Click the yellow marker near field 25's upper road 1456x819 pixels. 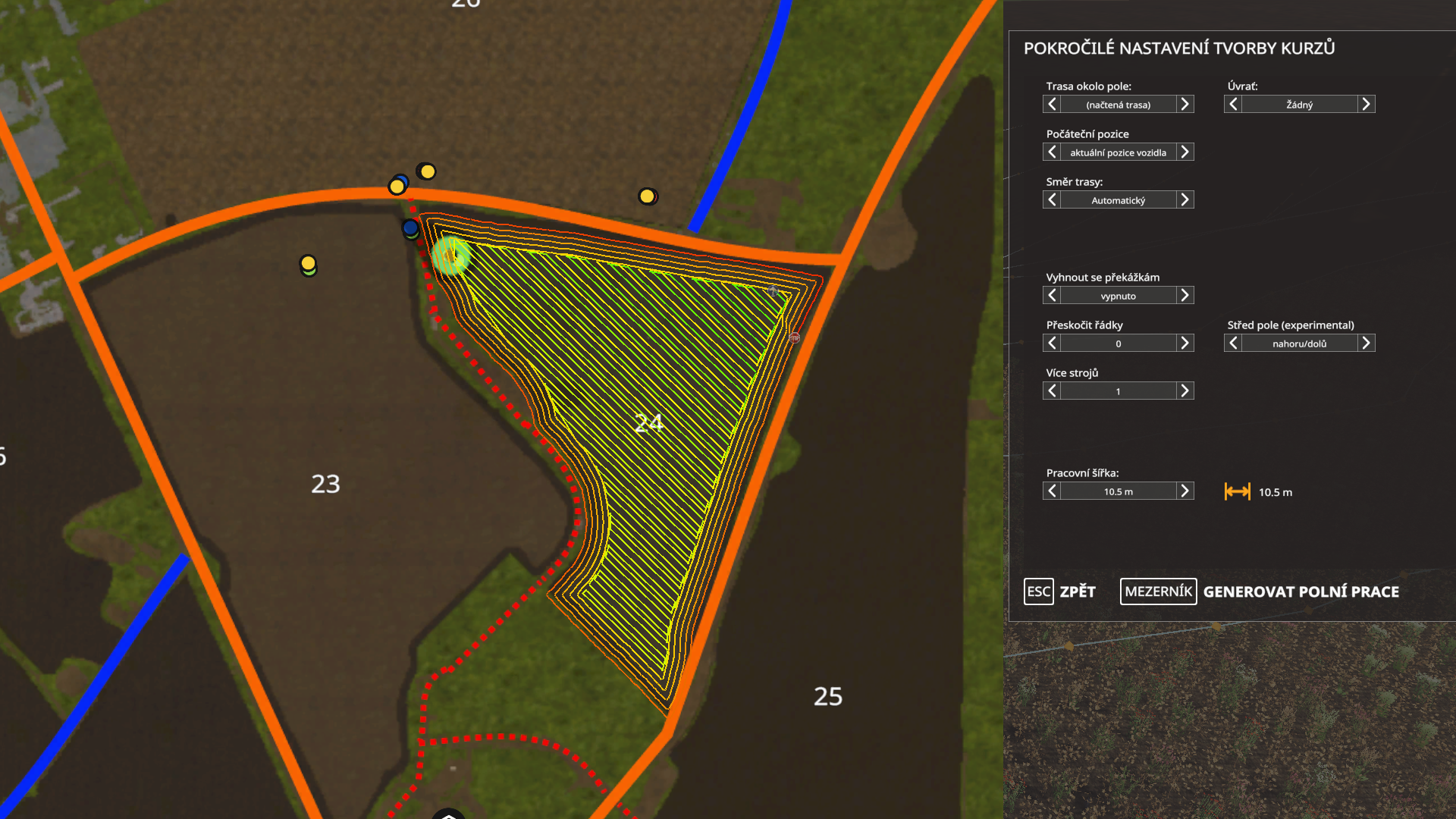coord(646,195)
